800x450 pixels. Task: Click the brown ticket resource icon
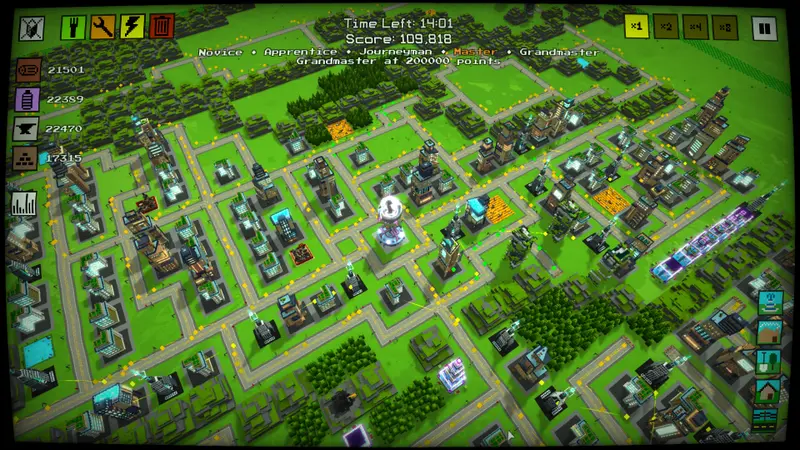pyautogui.click(x=27, y=71)
